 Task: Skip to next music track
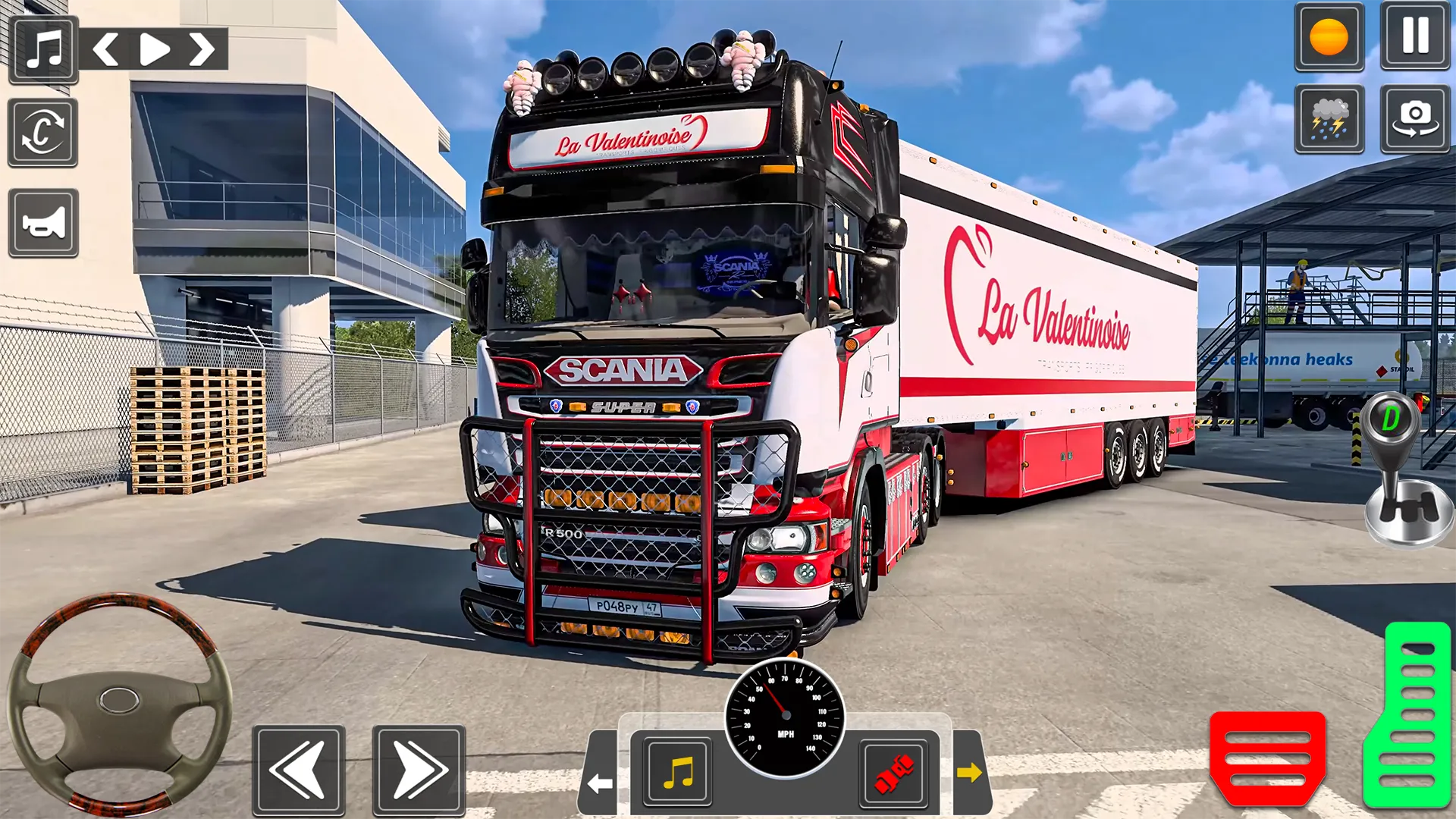tap(201, 50)
